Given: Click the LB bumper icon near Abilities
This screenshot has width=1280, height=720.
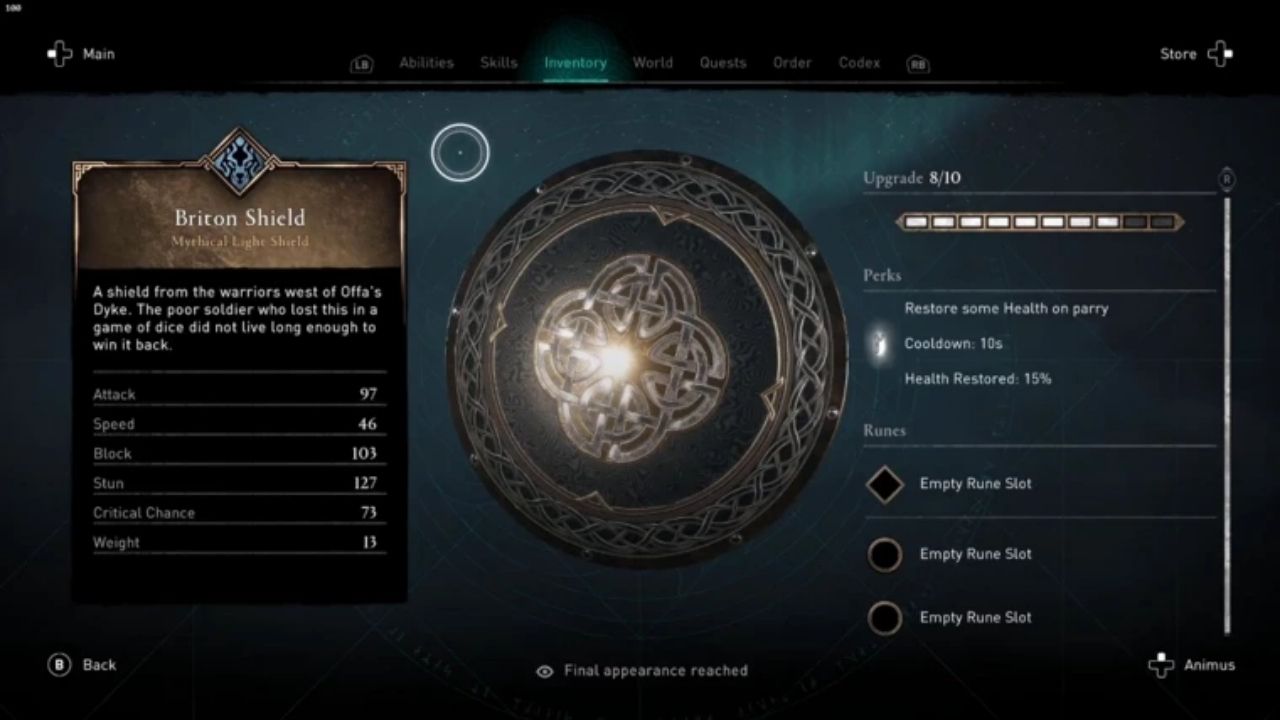Looking at the screenshot, I should (x=361, y=63).
